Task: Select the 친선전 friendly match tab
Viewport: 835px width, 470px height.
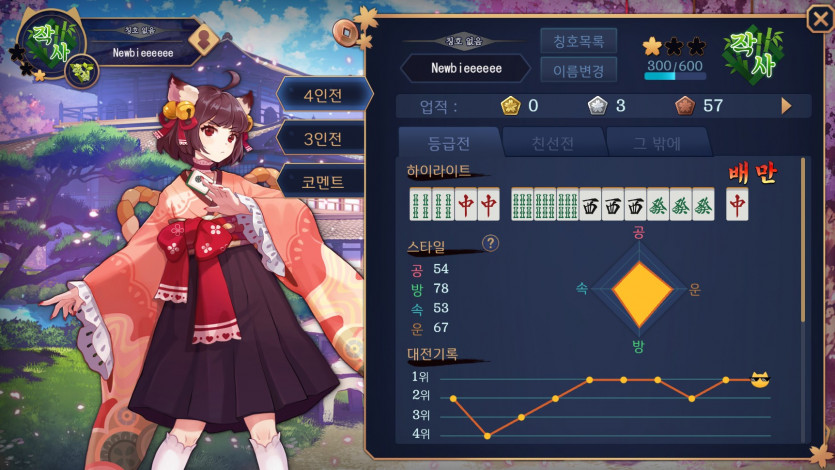Action: tap(553, 142)
